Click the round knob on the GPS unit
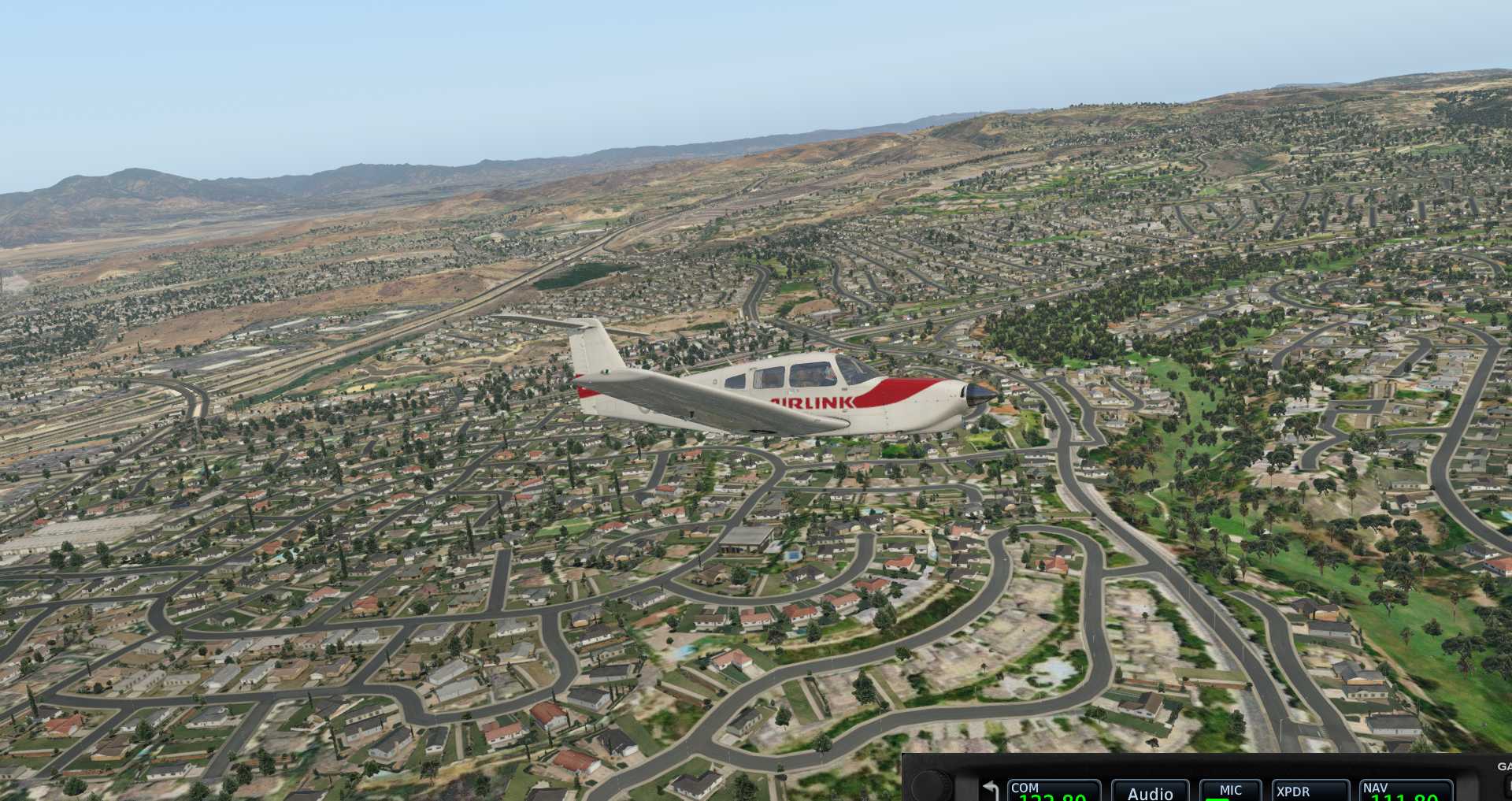The height and width of the screenshot is (801, 1512). tap(931, 788)
